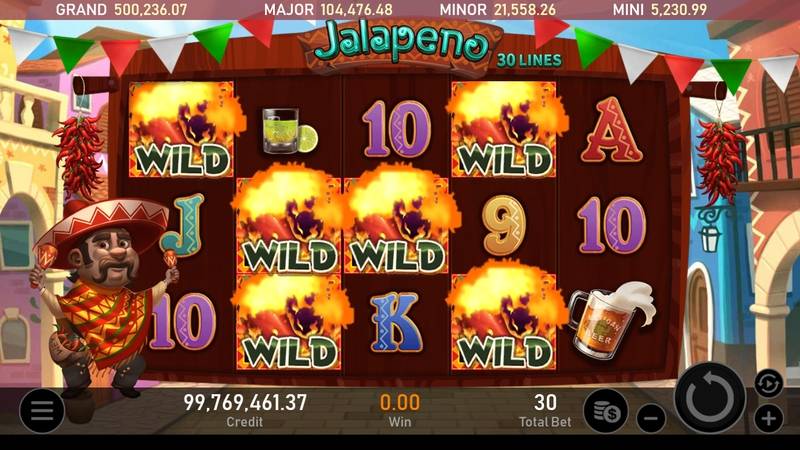Image resolution: width=800 pixels, height=450 pixels.
Task: Decrease the bet with the minus button
Action: (x=651, y=418)
